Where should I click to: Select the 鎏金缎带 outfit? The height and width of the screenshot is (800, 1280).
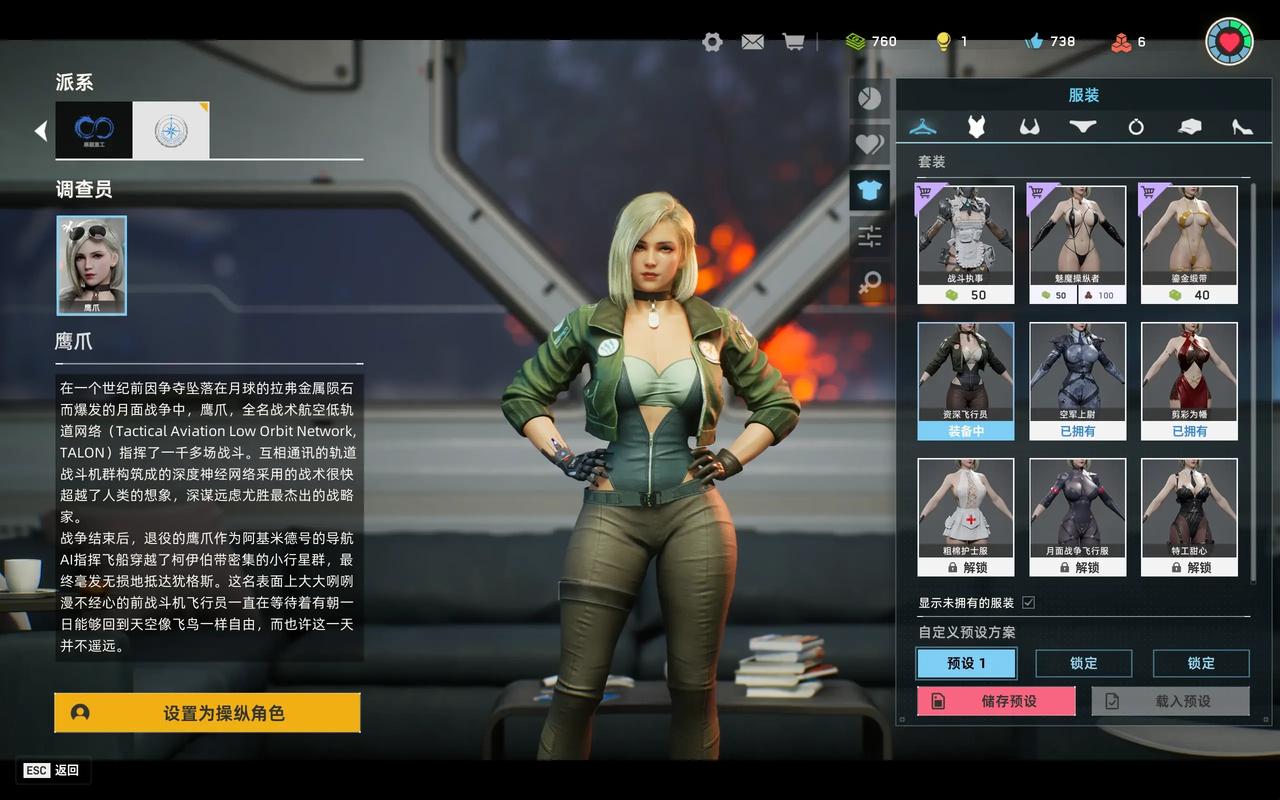[1189, 244]
